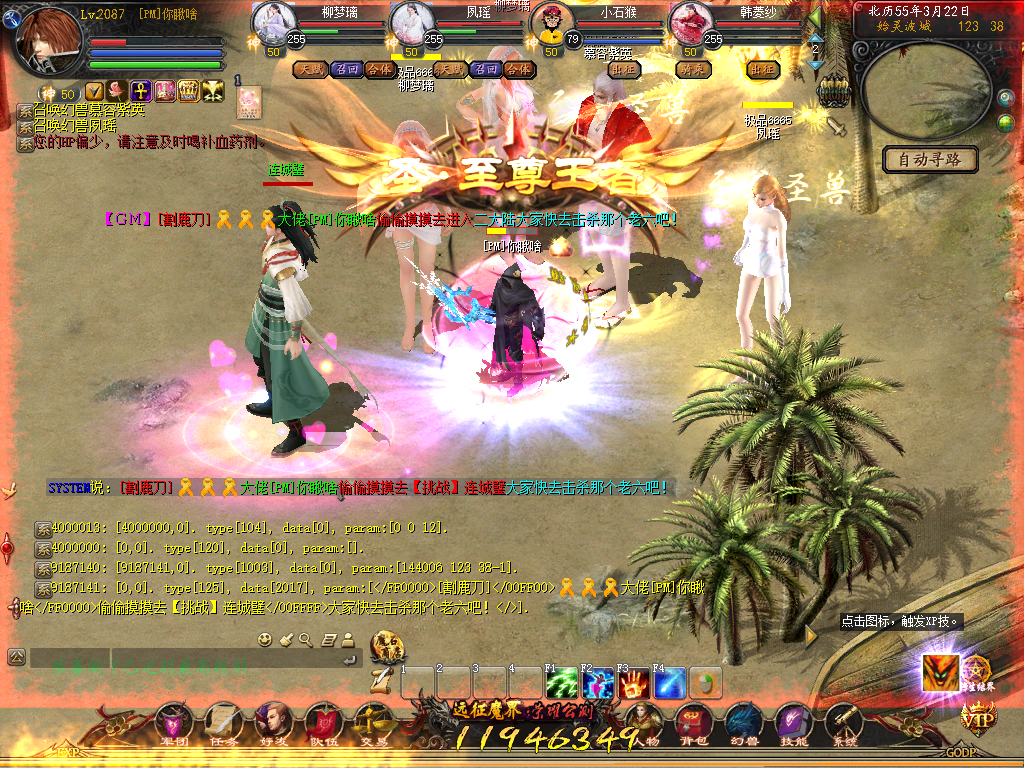Image resolution: width=1024 pixels, height=768 pixels.
Task: Open the 任务 quest log
Action: click(223, 722)
